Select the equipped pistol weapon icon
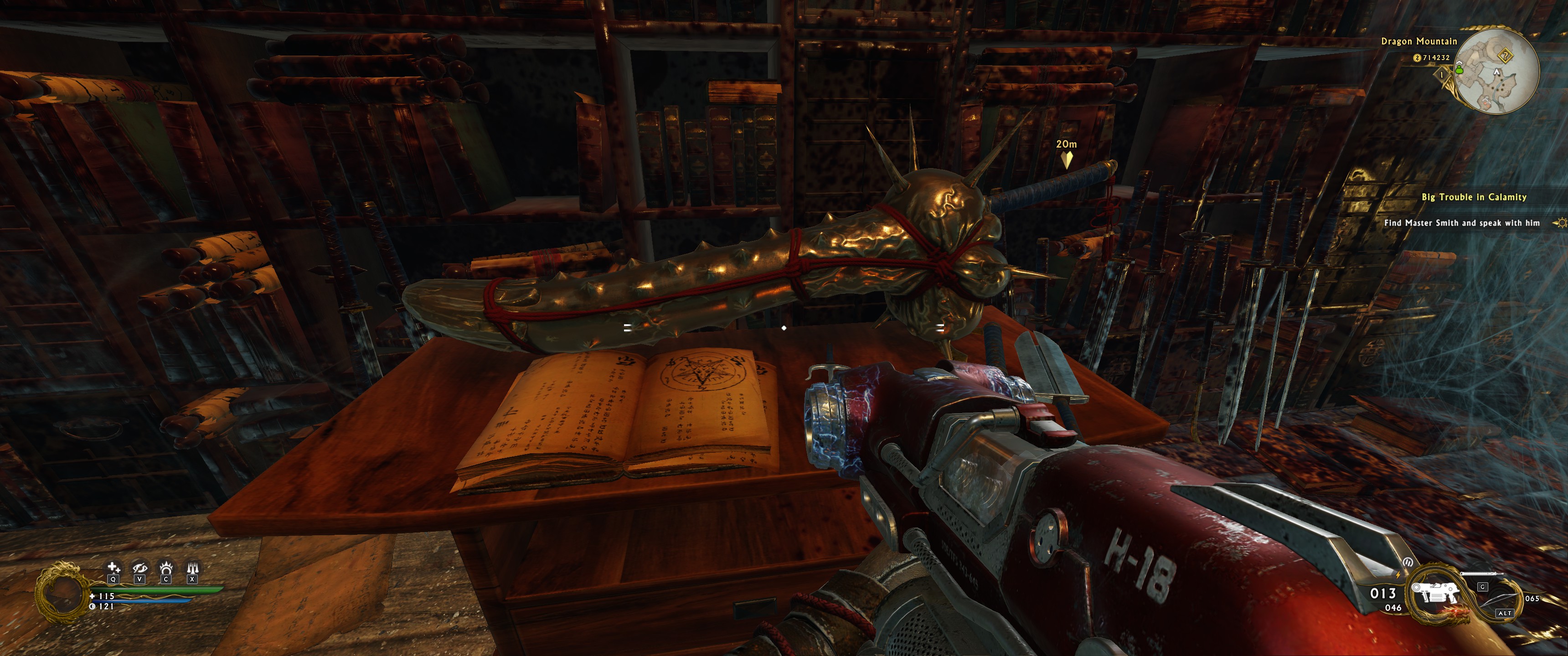 pos(1435,592)
